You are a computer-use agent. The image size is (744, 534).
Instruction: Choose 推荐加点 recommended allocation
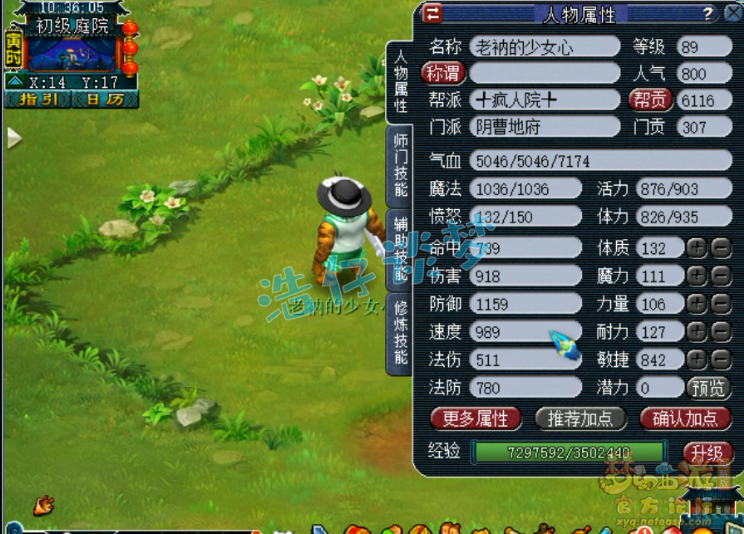(x=581, y=418)
